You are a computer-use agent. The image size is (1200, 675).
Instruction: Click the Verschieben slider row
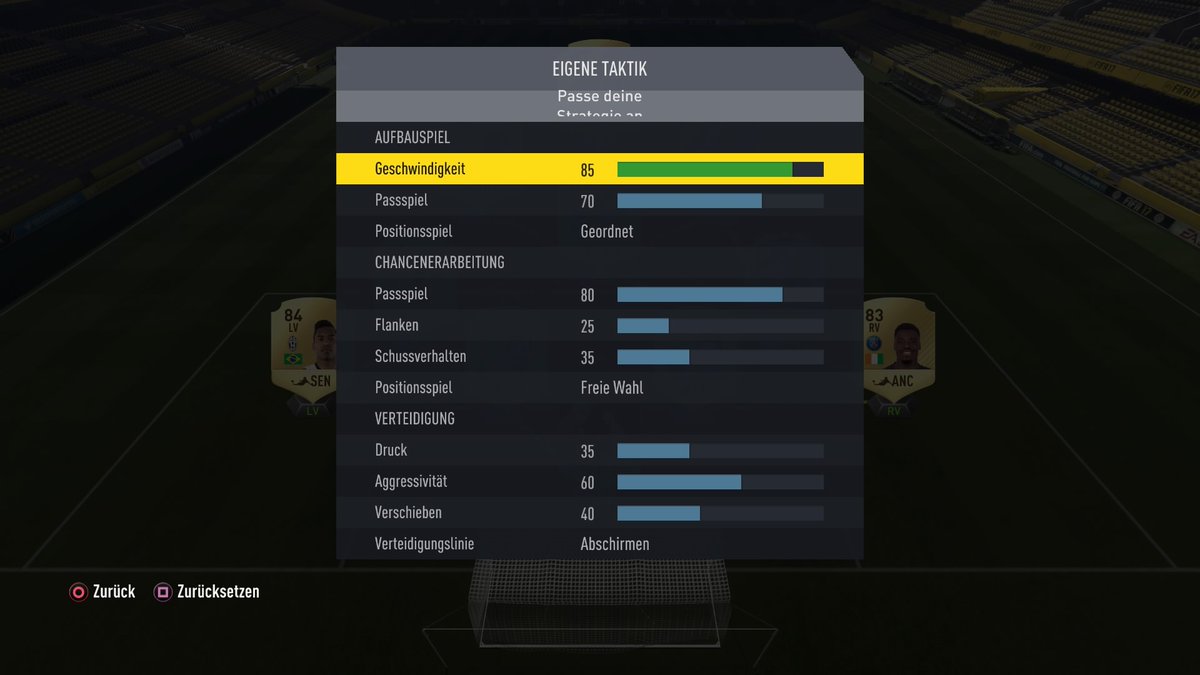point(599,513)
